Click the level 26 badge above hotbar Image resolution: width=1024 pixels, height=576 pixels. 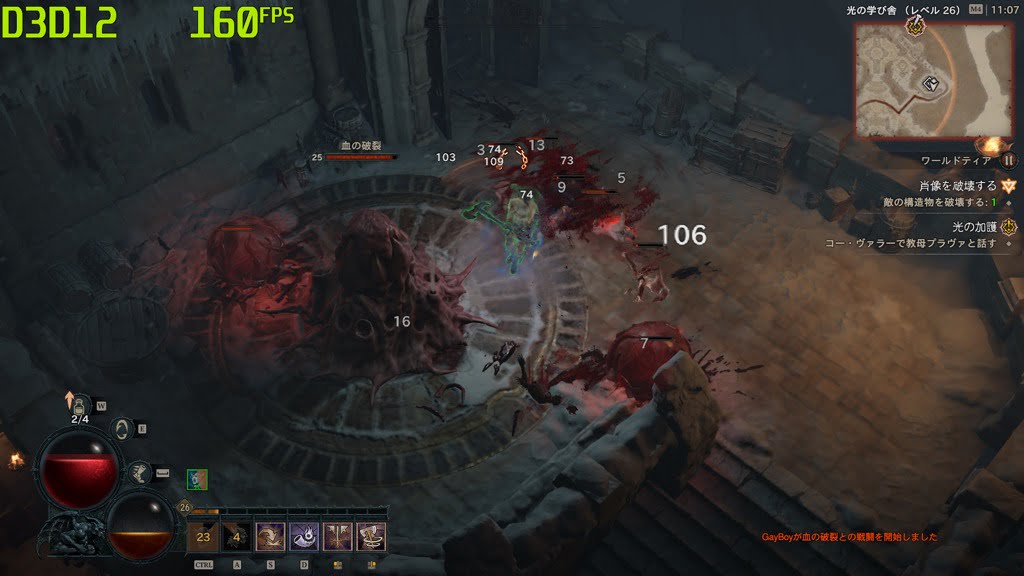184,507
